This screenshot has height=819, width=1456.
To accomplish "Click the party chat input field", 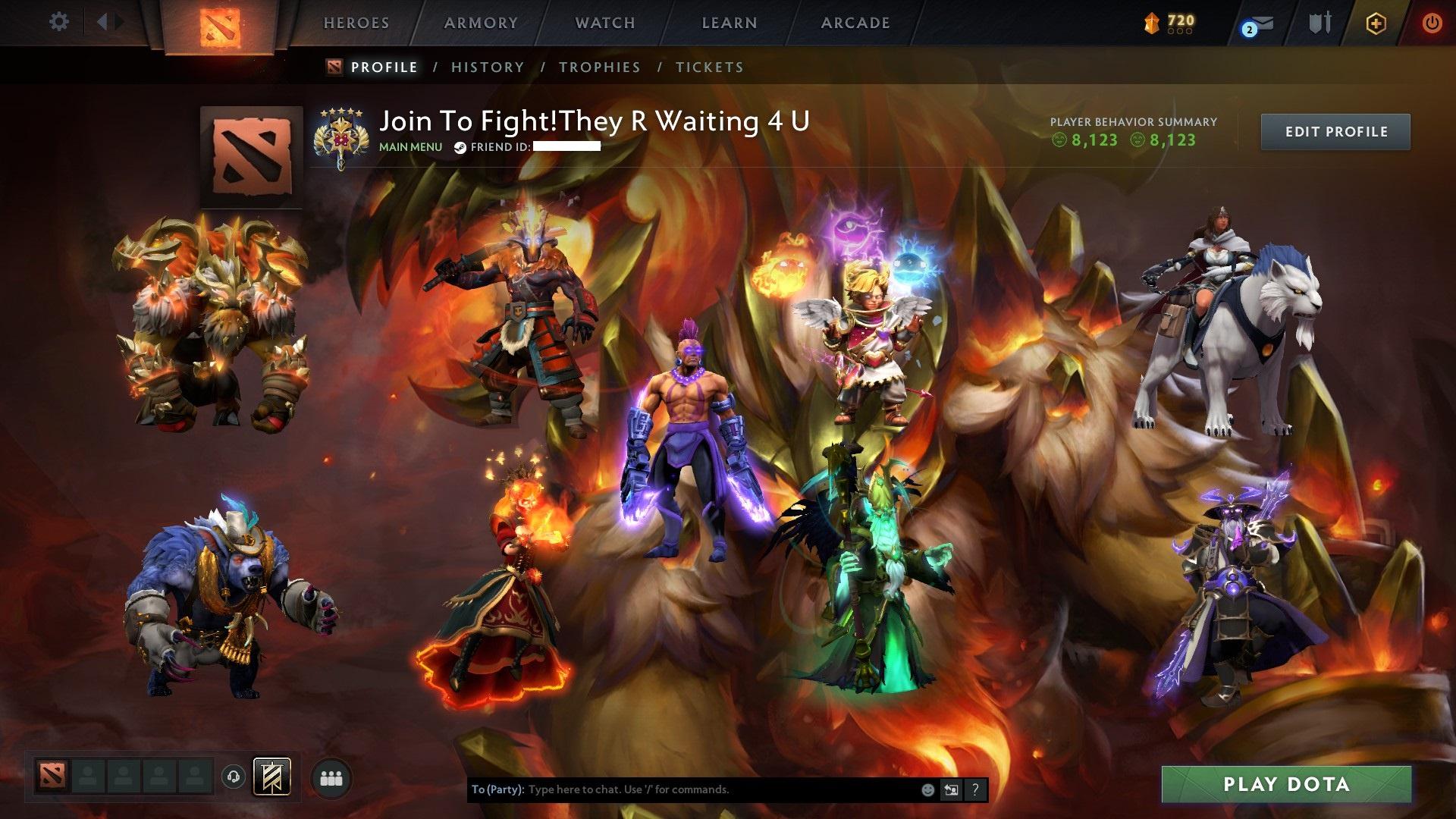I will tap(682, 789).
